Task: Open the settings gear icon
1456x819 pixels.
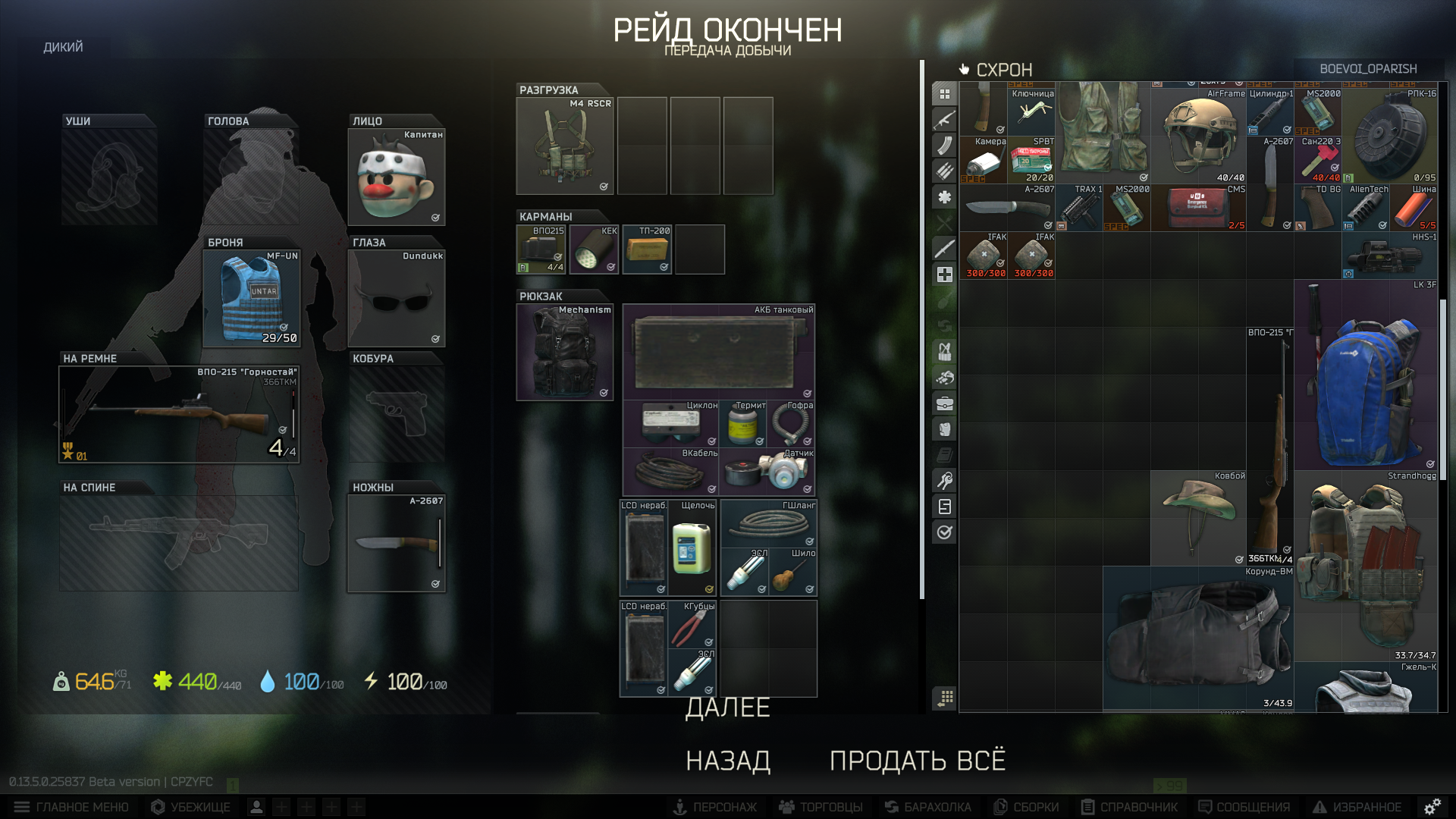Action: 1432,807
